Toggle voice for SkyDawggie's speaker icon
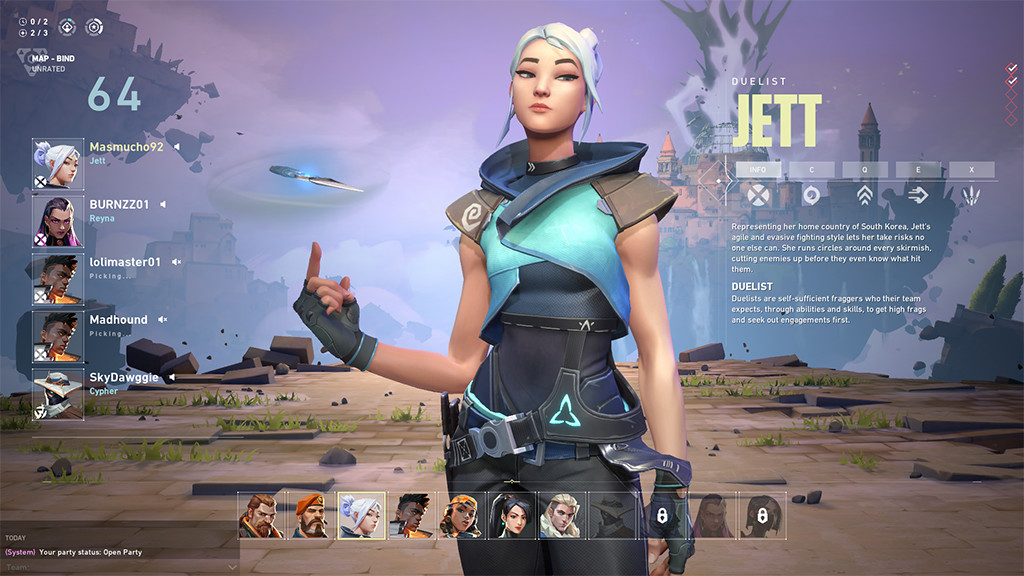The image size is (1024, 576). pyautogui.click(x=172, y=378)
